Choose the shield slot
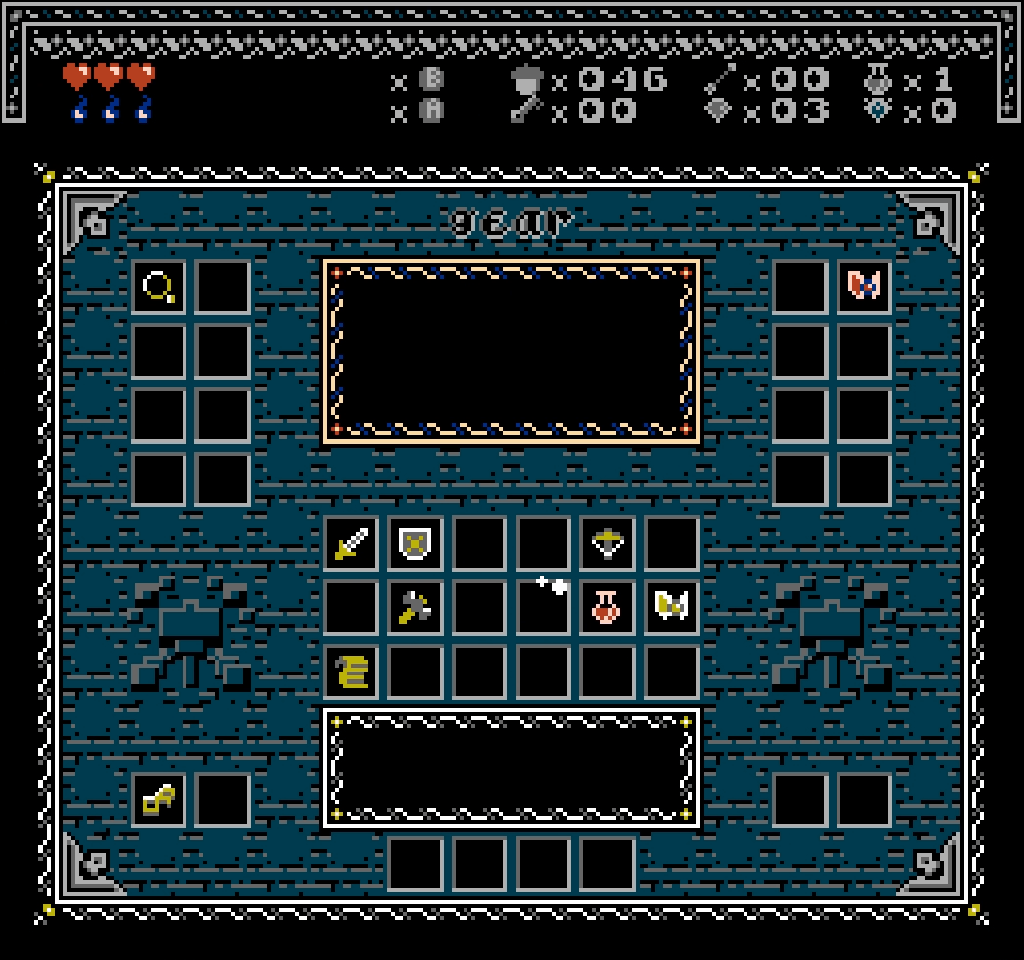1024x960 pixels. click(415, 544)
